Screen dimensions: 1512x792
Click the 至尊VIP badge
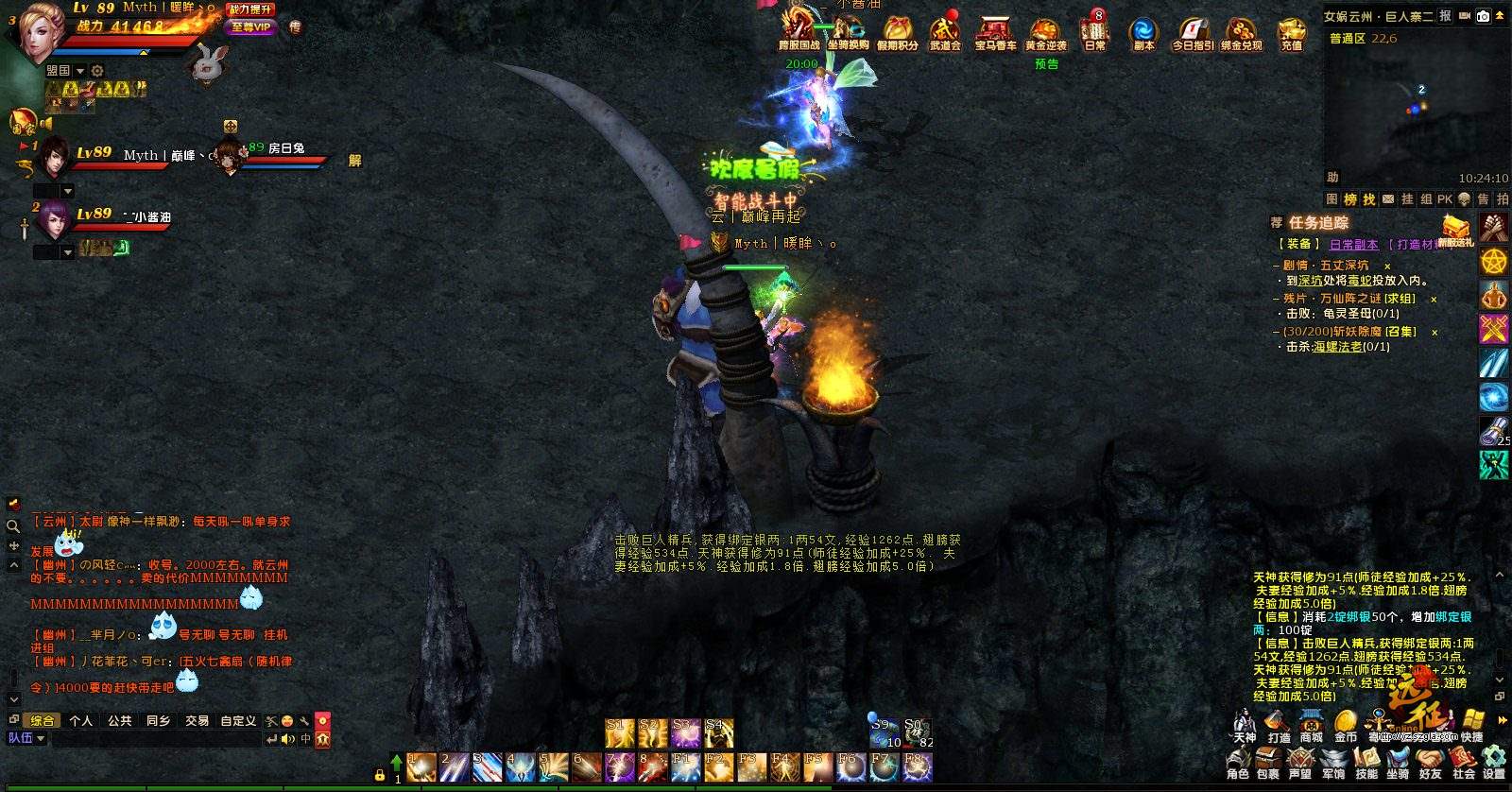click(x=250, y=27)
